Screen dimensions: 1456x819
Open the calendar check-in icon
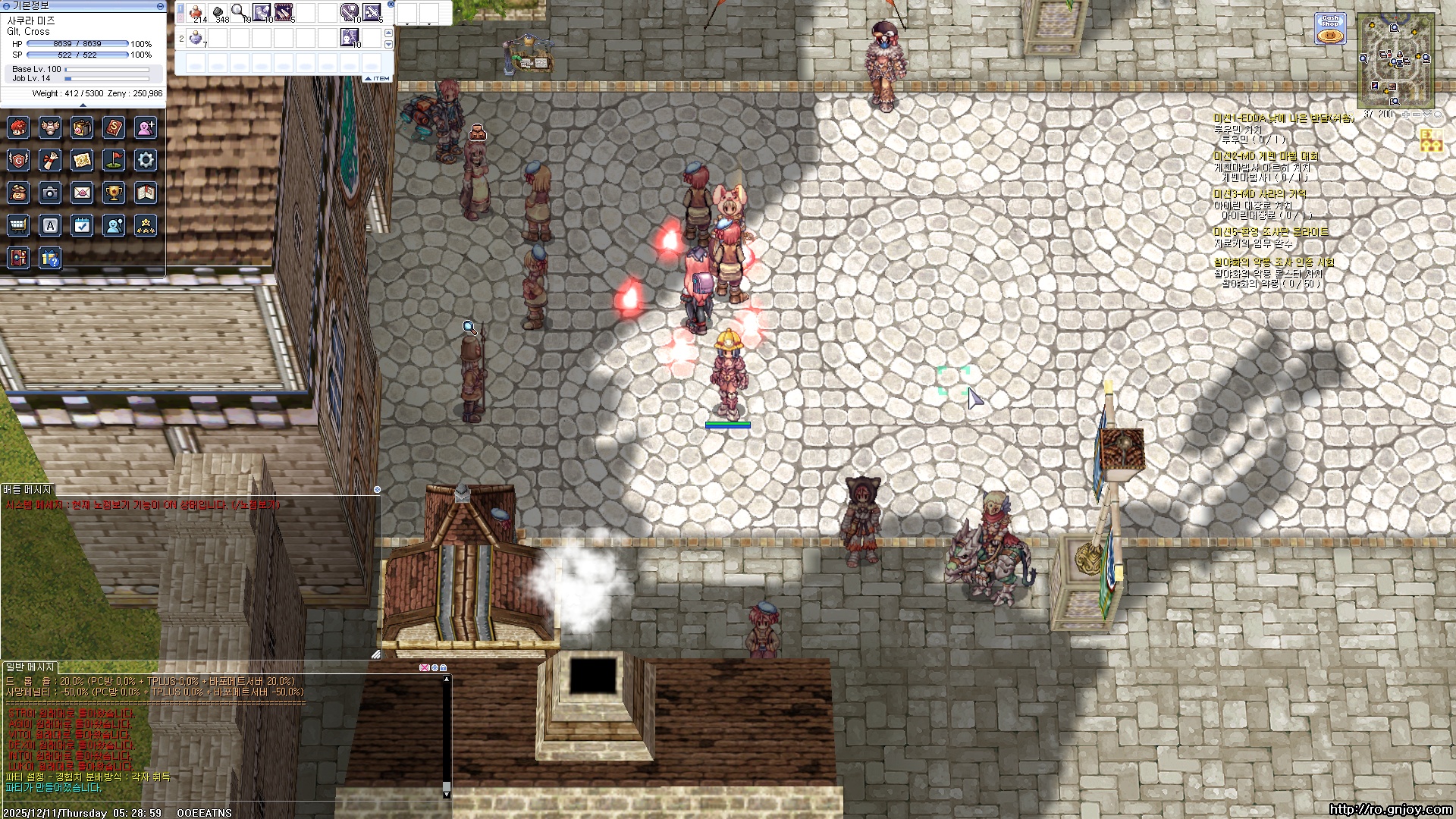click(x=82, y=225)
